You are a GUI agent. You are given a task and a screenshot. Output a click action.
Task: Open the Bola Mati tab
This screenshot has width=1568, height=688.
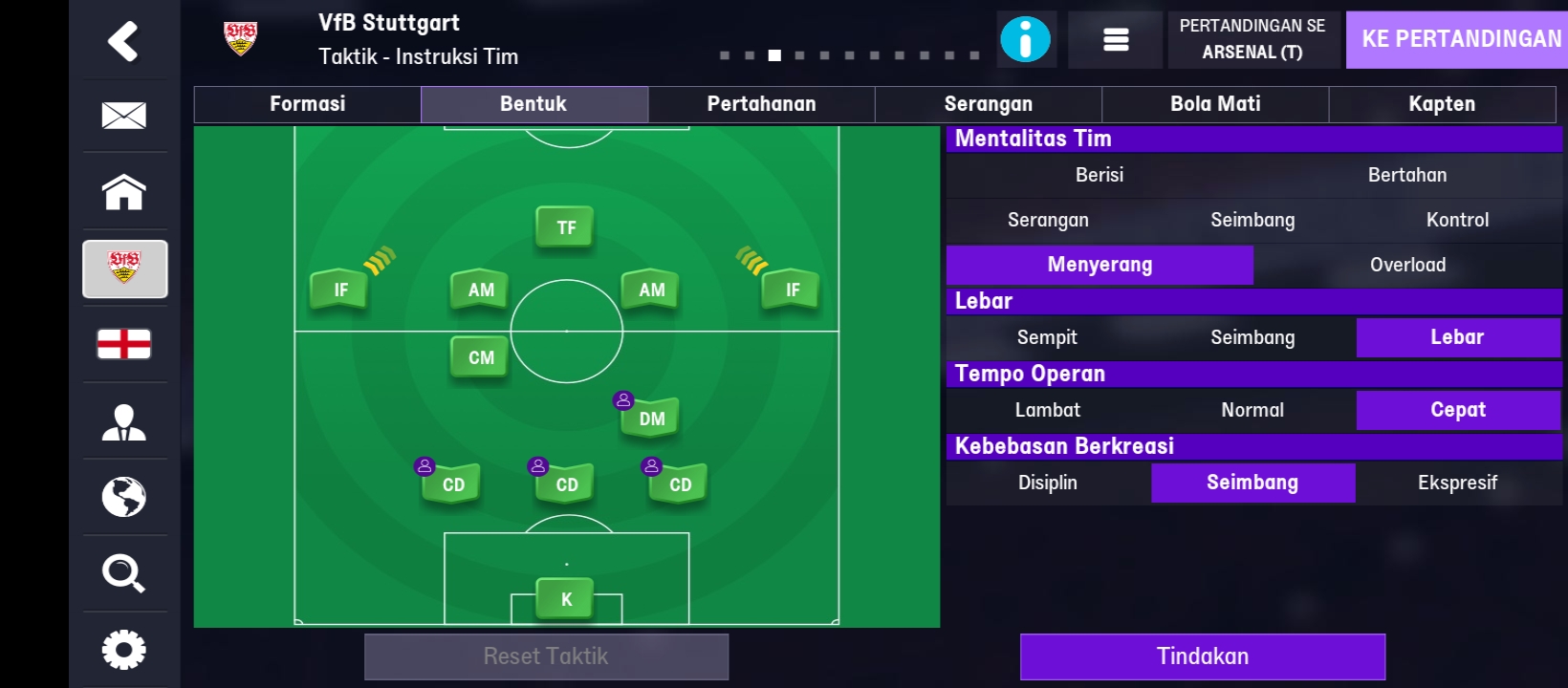click(1215, 103)
